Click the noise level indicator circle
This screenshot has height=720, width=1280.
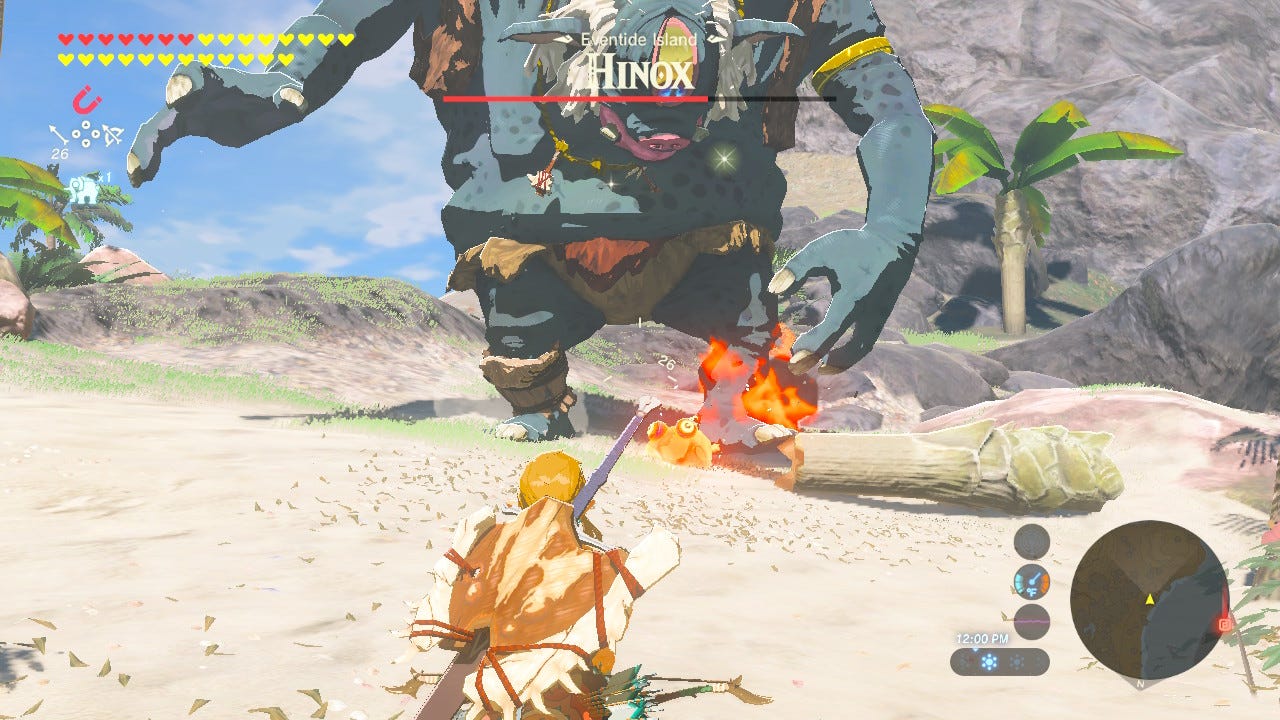1031,621
